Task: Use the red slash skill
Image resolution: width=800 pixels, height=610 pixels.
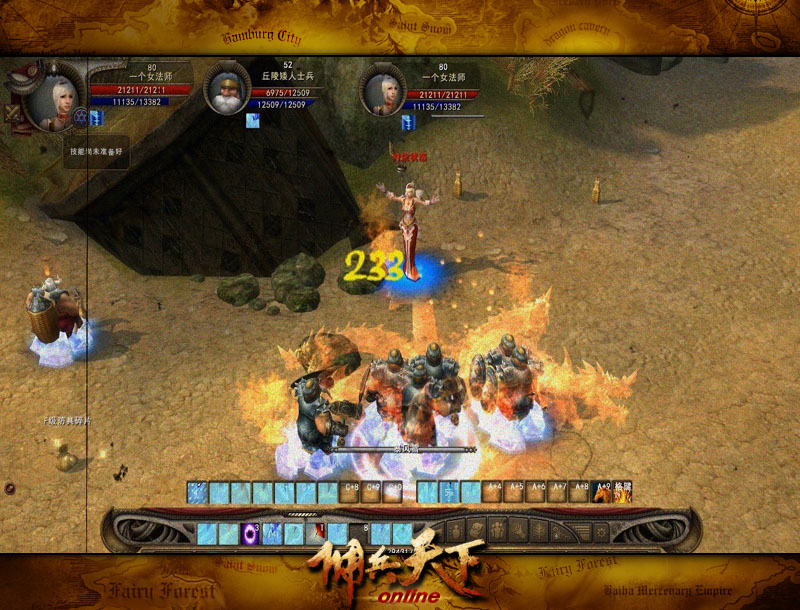Action: pos(316,533)
